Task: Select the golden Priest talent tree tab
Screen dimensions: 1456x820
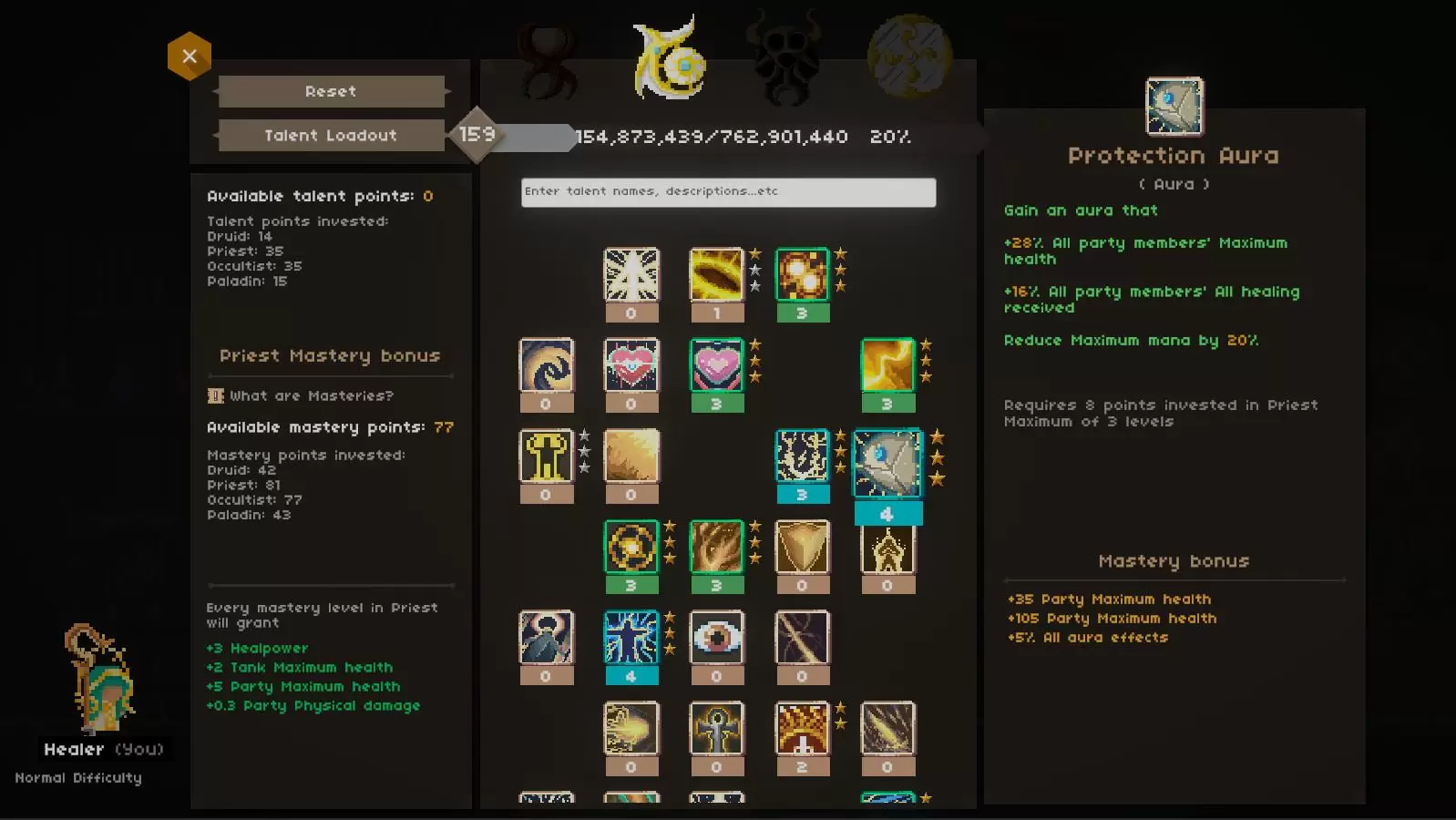Action: click(670, 59)
